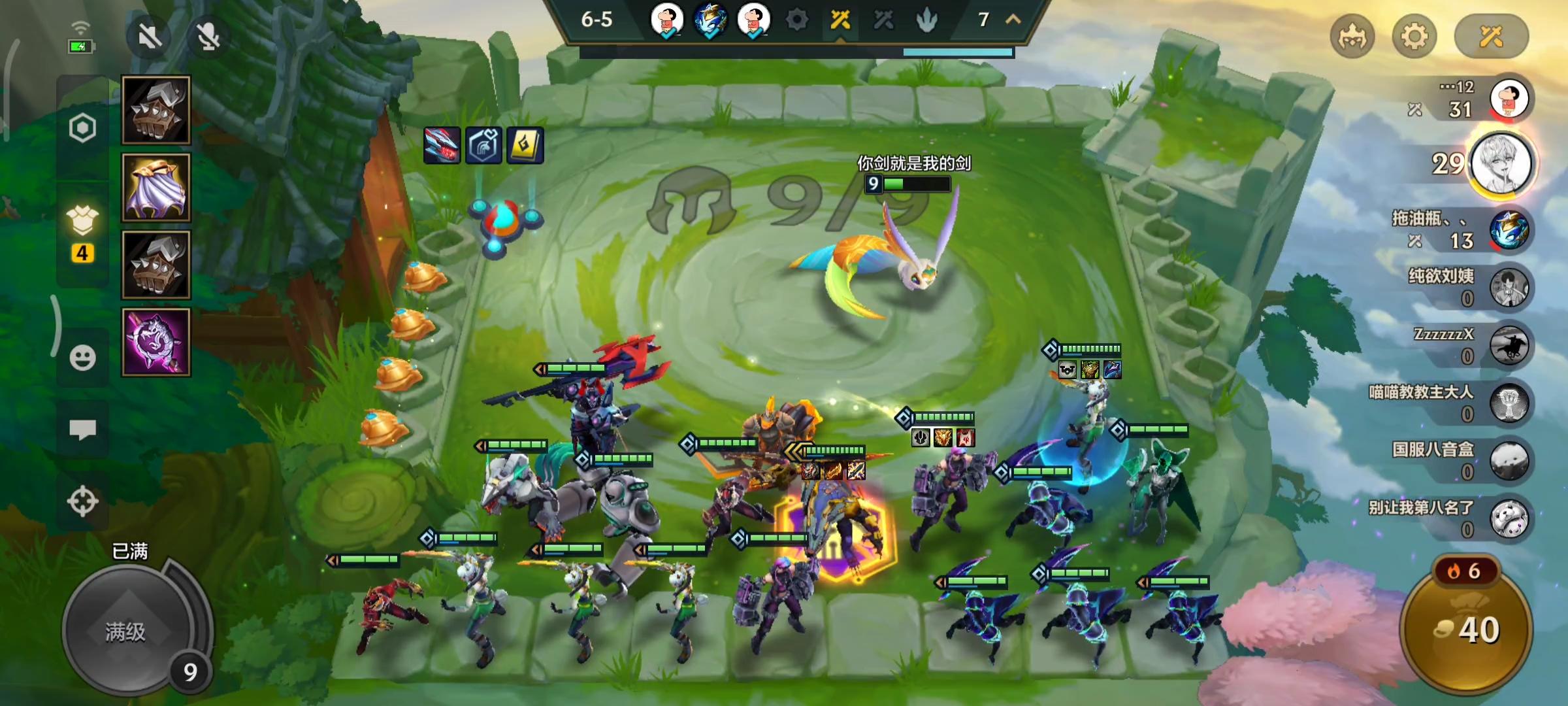Screen dimensions: 1568x706
Task: Open the hexagon traits panel
Action: pos(83,128)
